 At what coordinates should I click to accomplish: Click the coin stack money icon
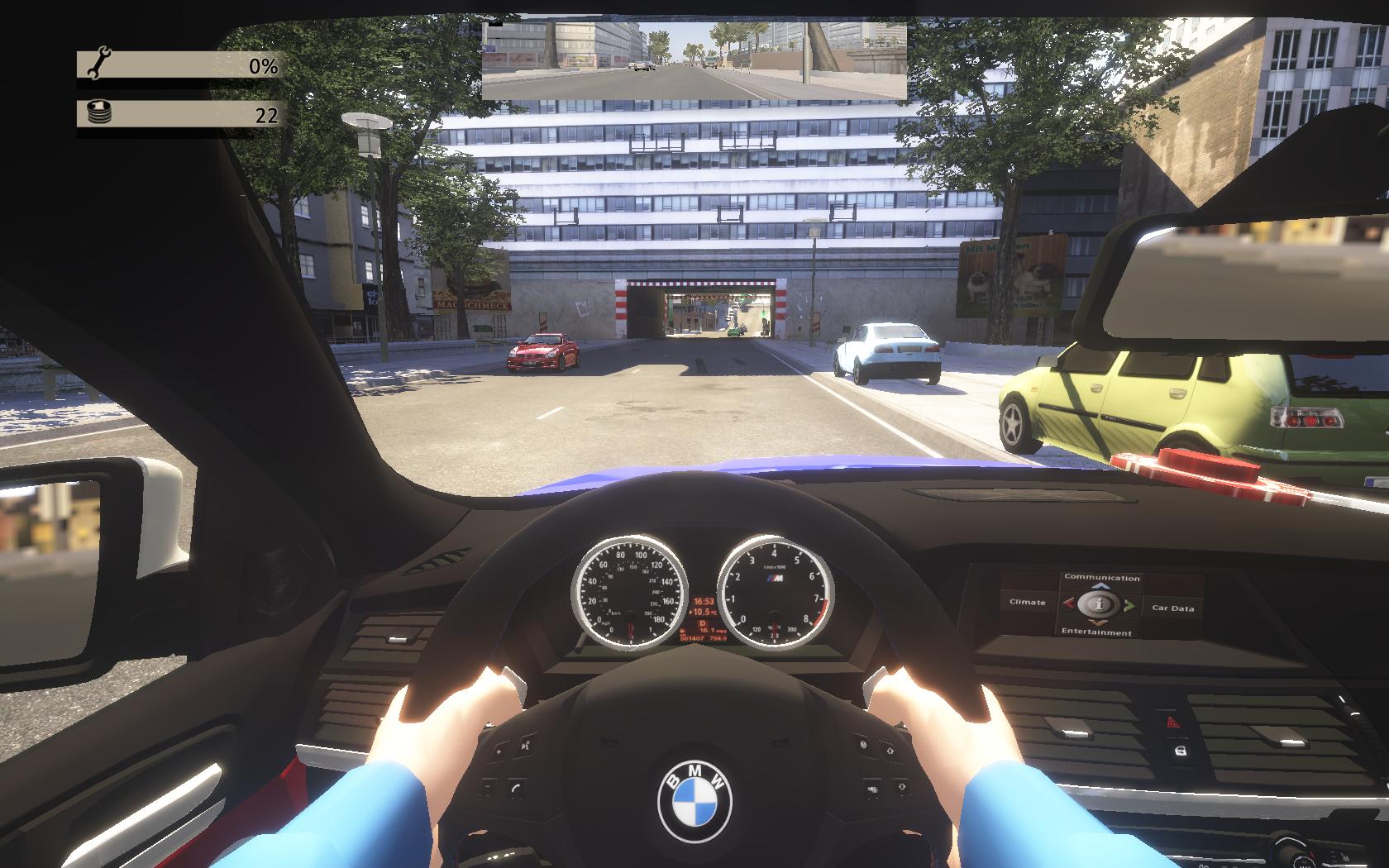99,113
